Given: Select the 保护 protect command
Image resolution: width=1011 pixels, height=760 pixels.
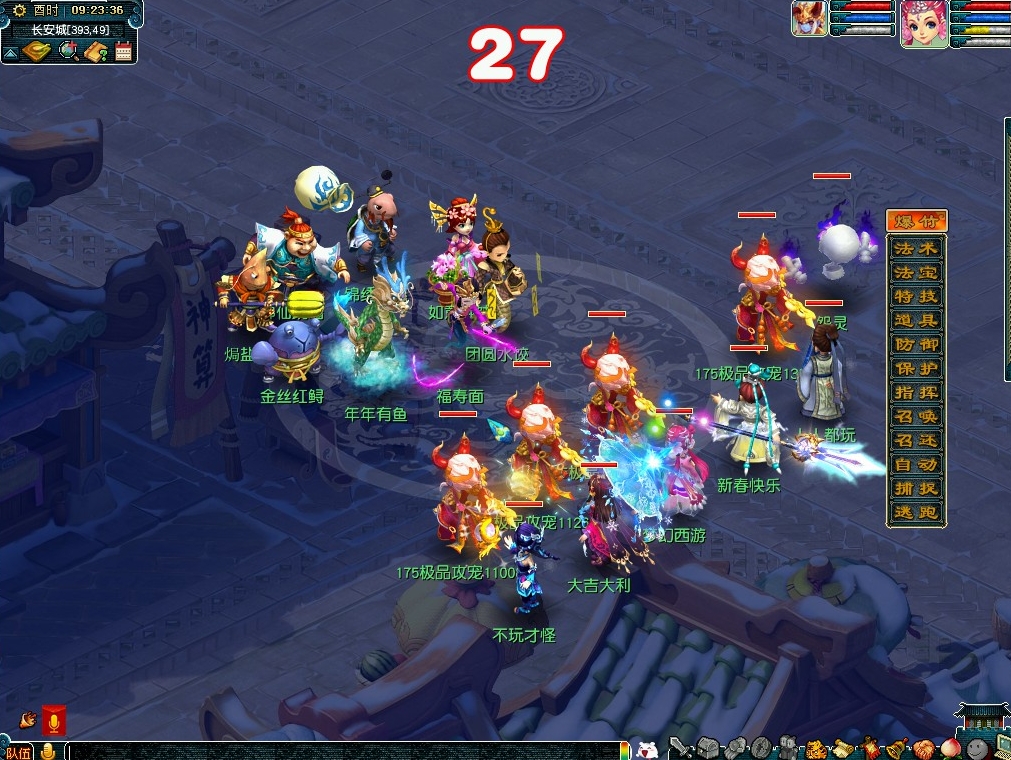Looking at the screenshot, I should [x=916, y=368].
